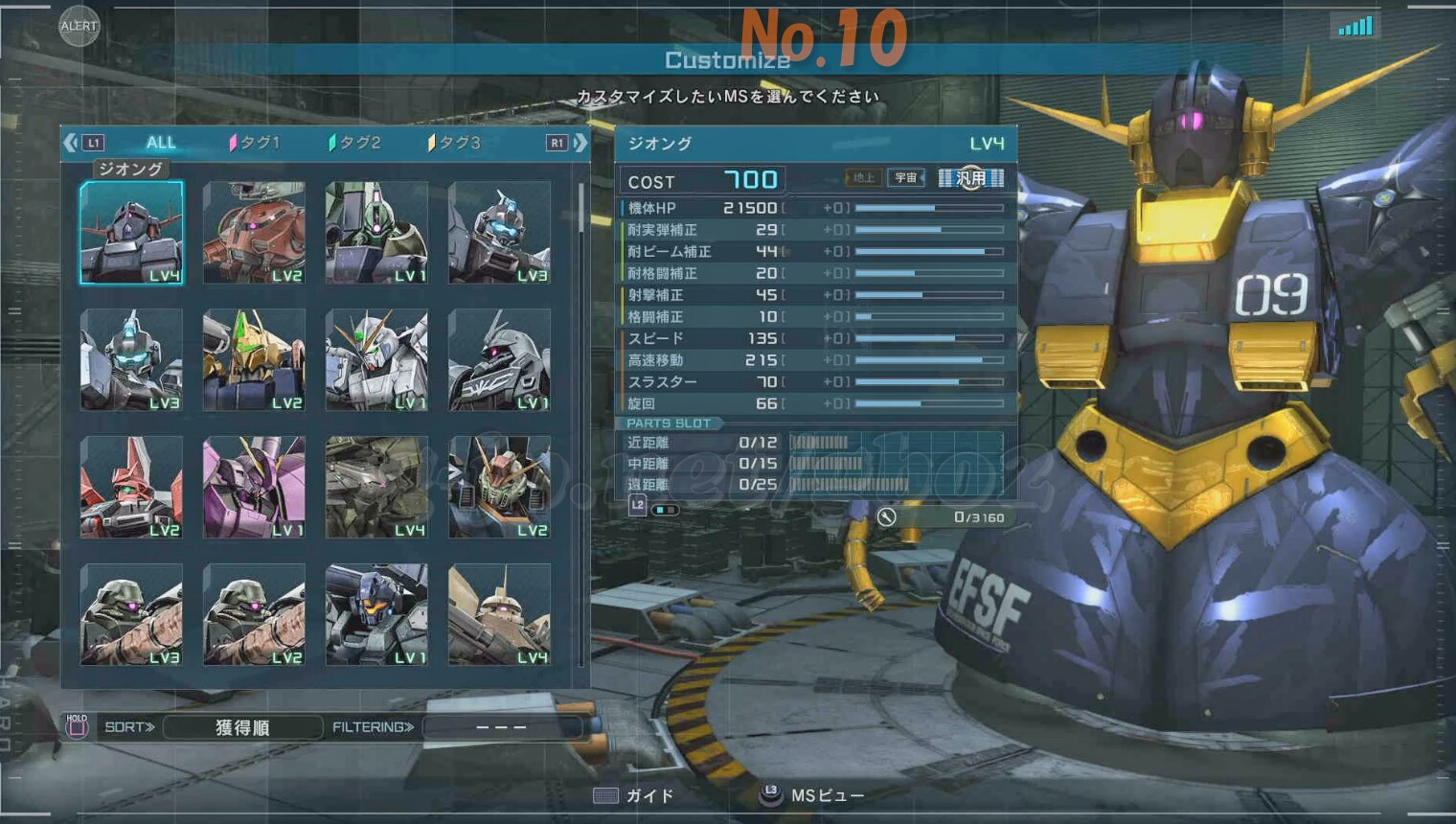Select the tan desert-colored LV4 suit
Viewport: 1456px width, 824px height.
(499, 614)
